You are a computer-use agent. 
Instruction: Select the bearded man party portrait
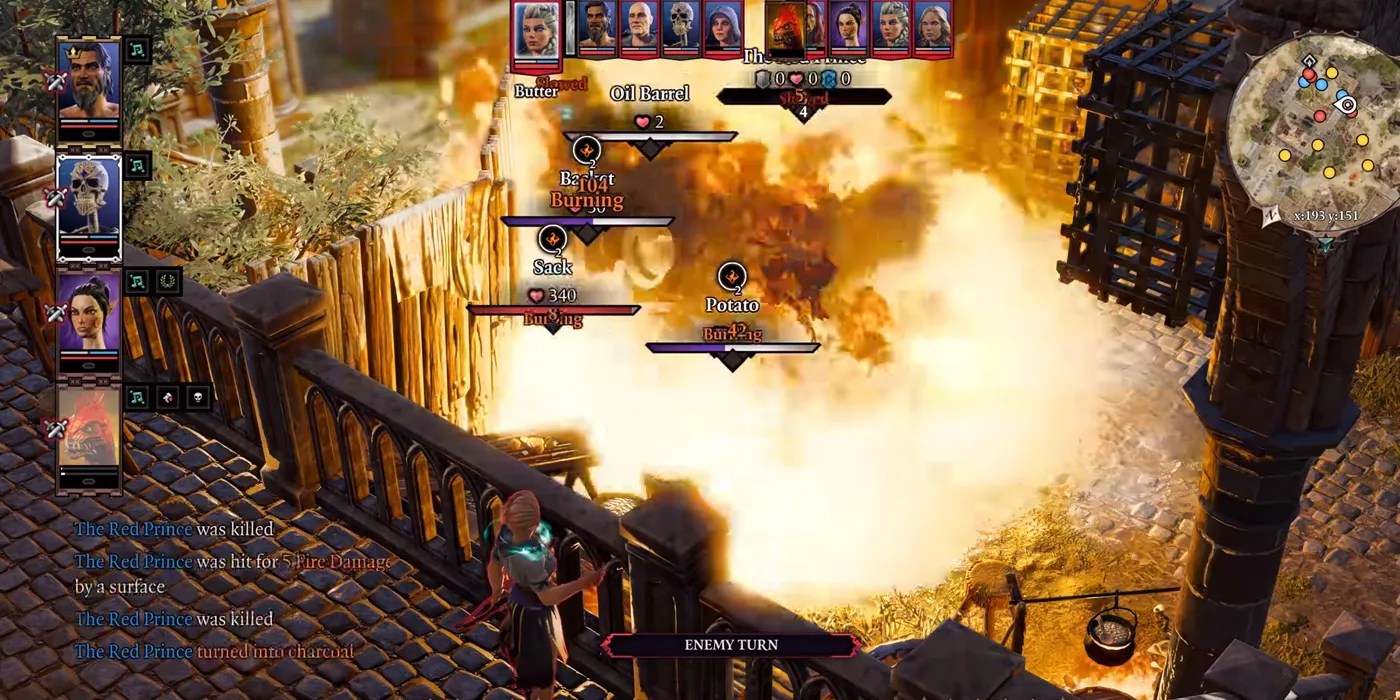pyautogui.click(x=89, y=82)
